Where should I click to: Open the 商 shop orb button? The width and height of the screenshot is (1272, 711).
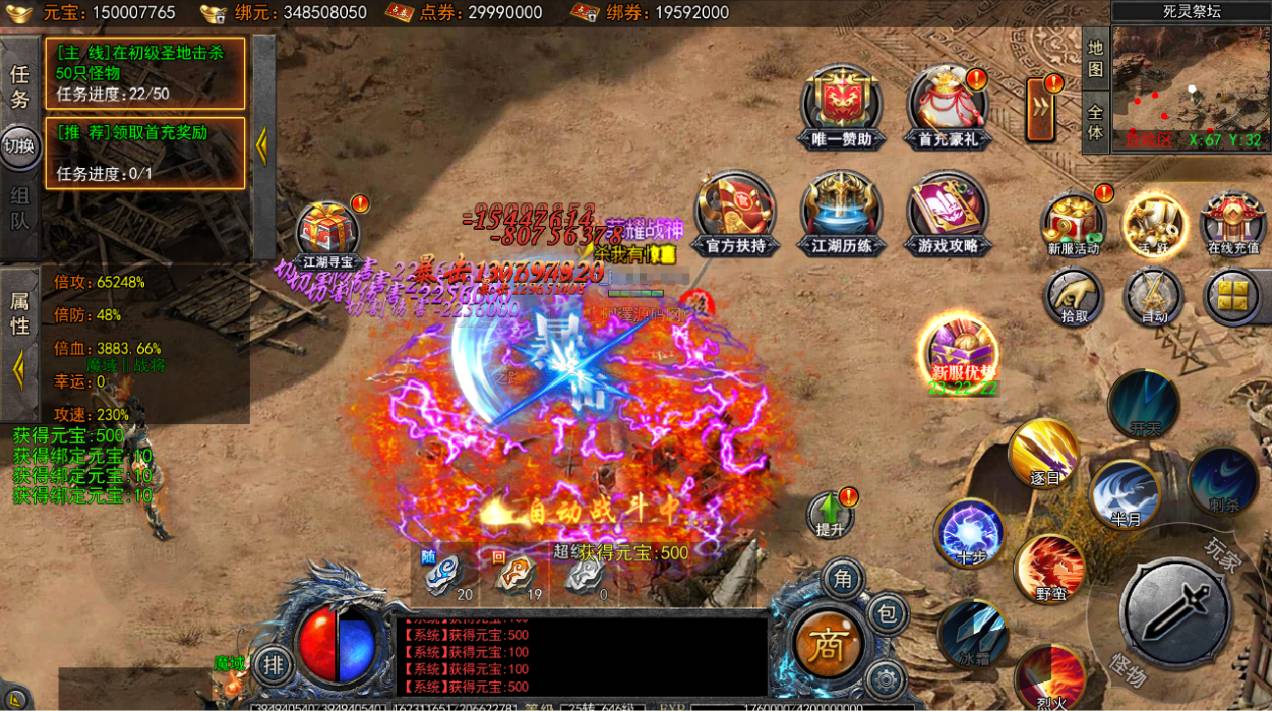(827, 640)
